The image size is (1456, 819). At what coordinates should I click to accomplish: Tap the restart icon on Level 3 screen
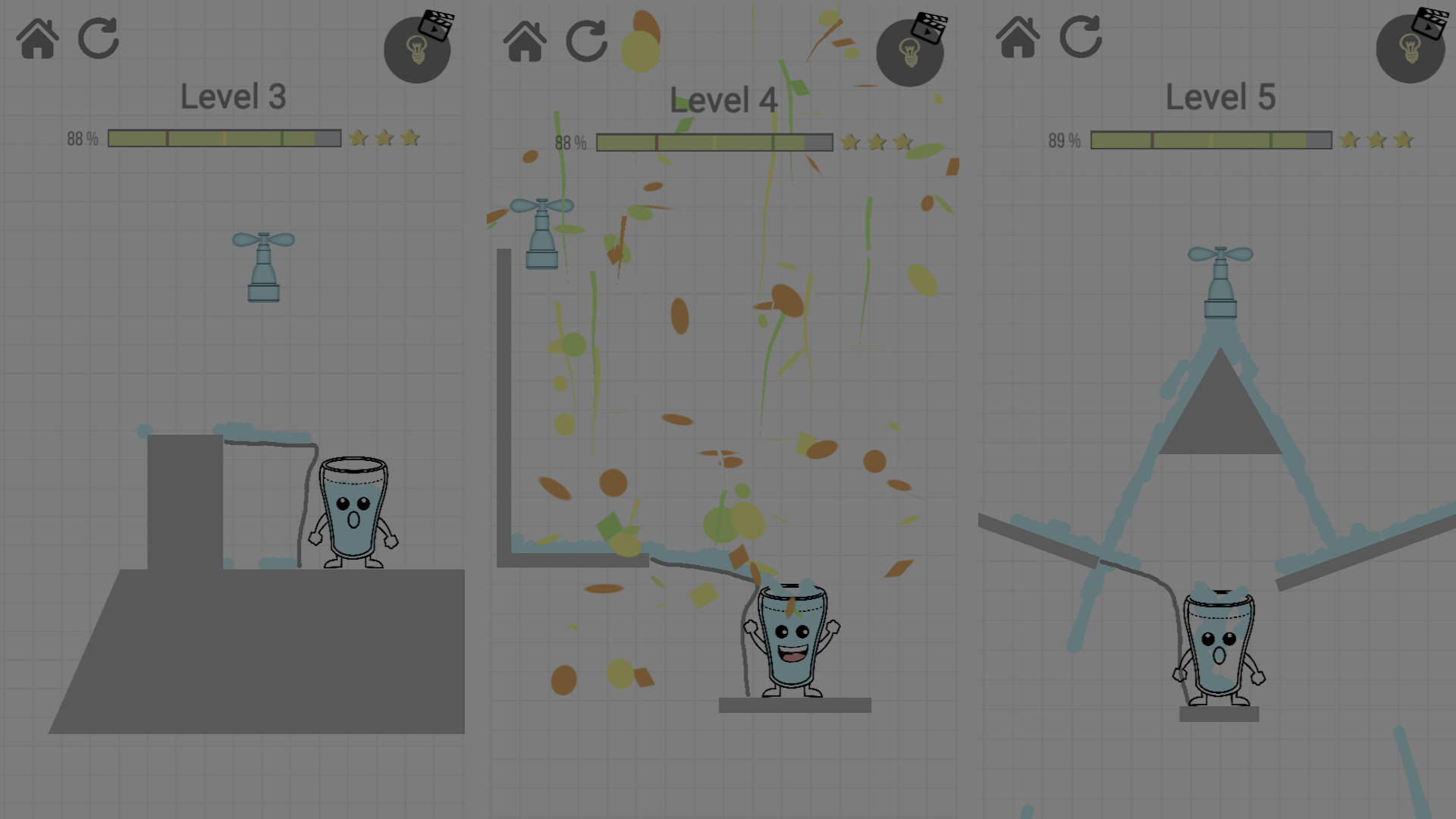98,39
